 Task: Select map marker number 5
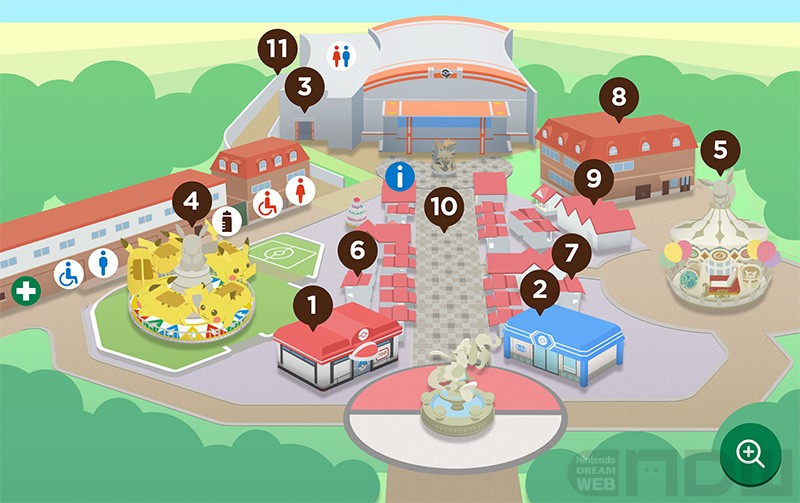(720, 153)
